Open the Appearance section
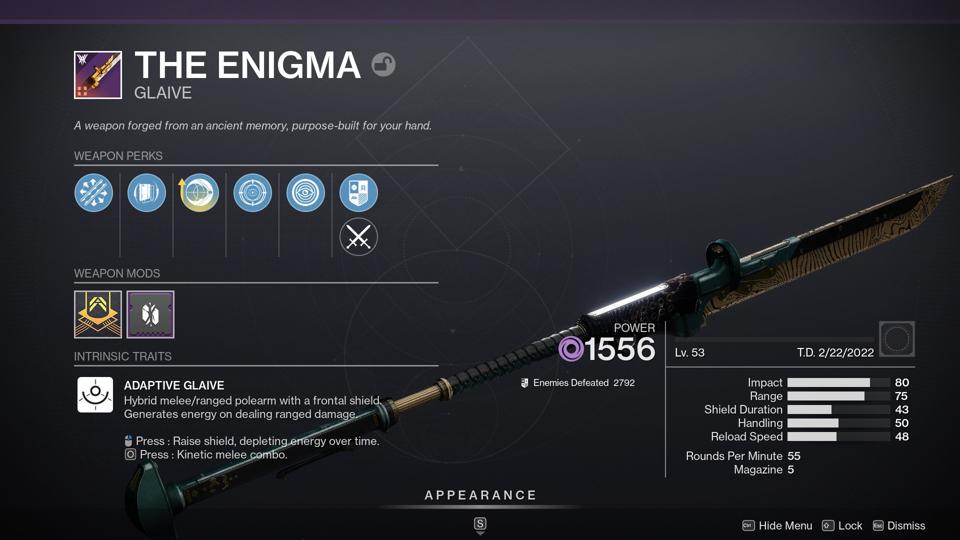Image resolution: width=960 pixels, height=540 pixels. (x=480, y=496)
